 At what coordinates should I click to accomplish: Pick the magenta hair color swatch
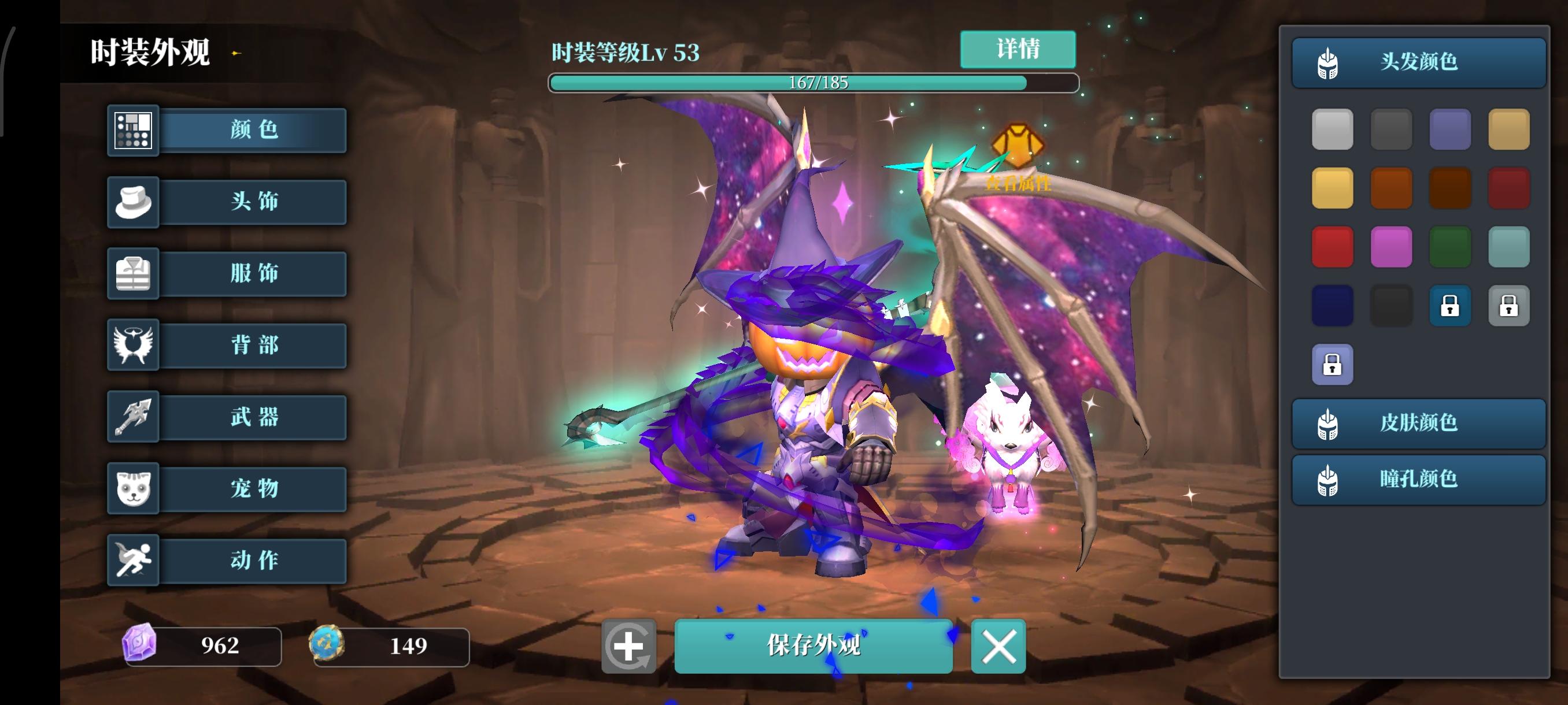pos(1392,247)
